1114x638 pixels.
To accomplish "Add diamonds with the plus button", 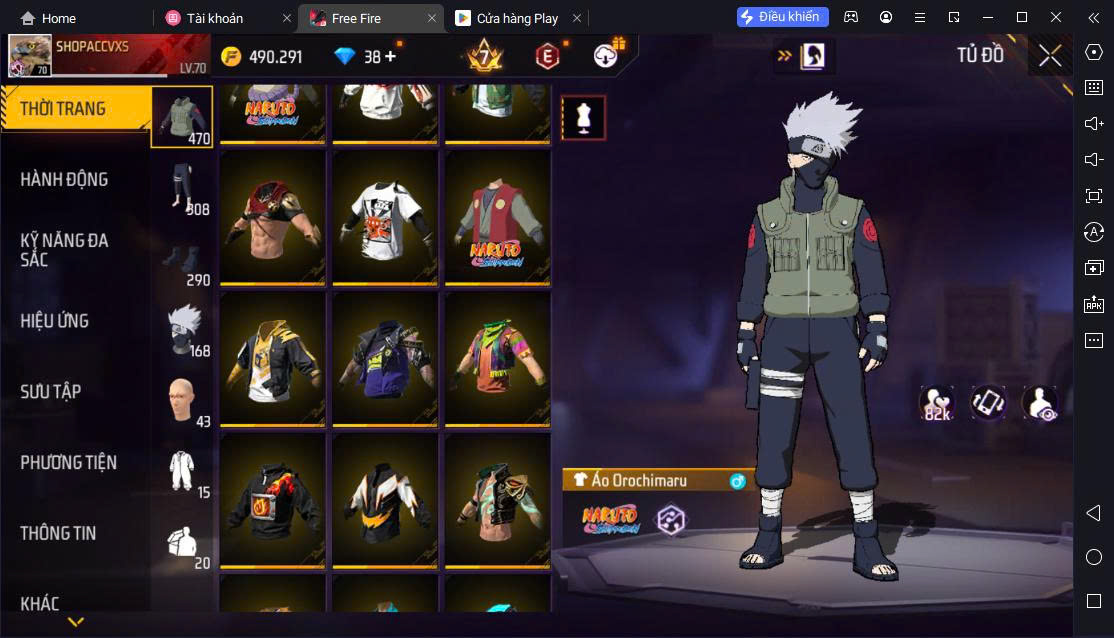I will [x=390, y=57].
